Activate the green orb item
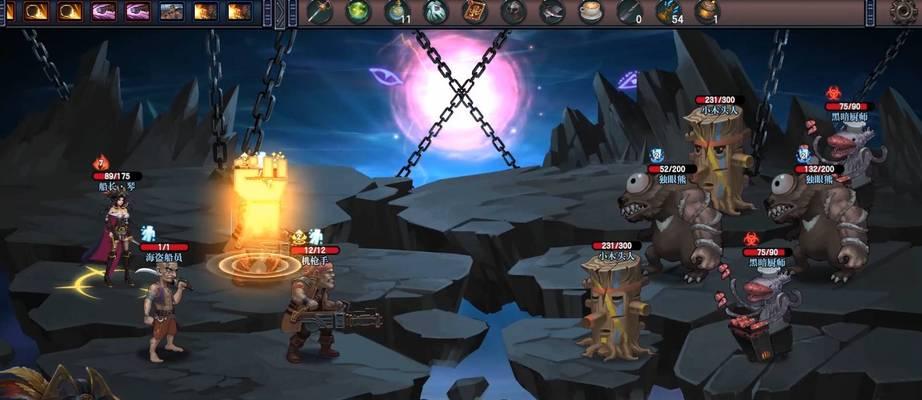 [x=357, y=11]
